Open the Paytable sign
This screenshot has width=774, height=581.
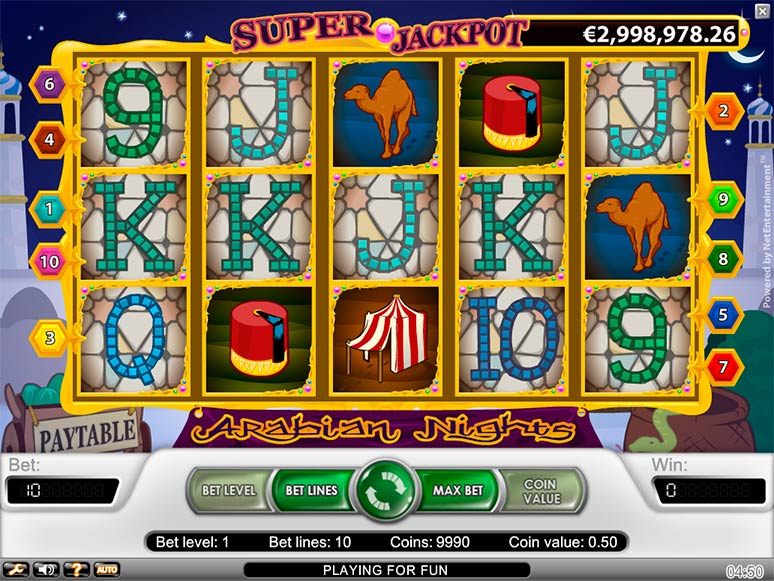(86, 434)
